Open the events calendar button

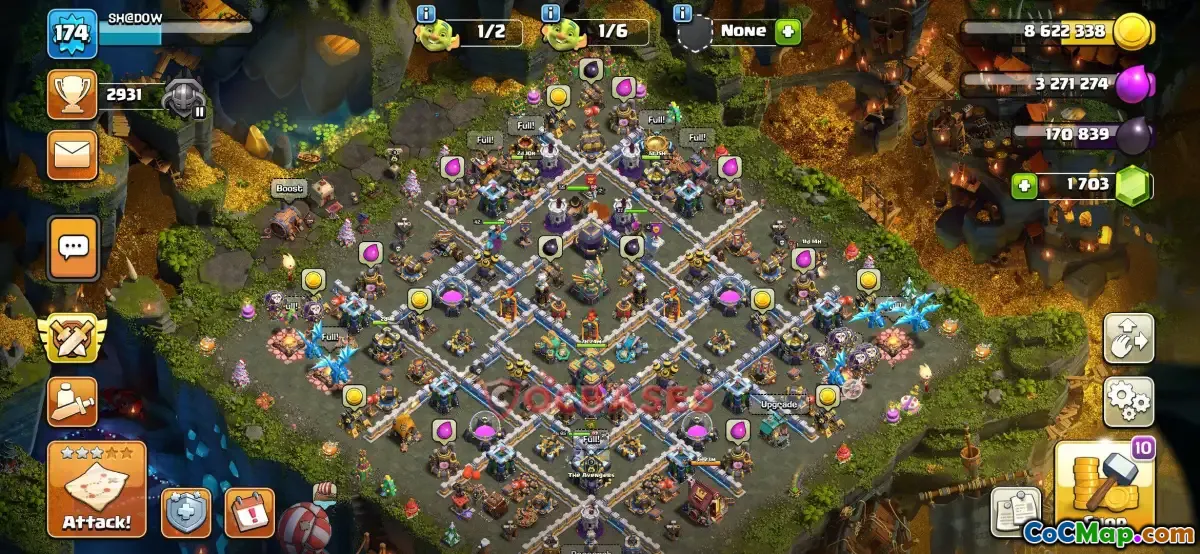[249, 512]
